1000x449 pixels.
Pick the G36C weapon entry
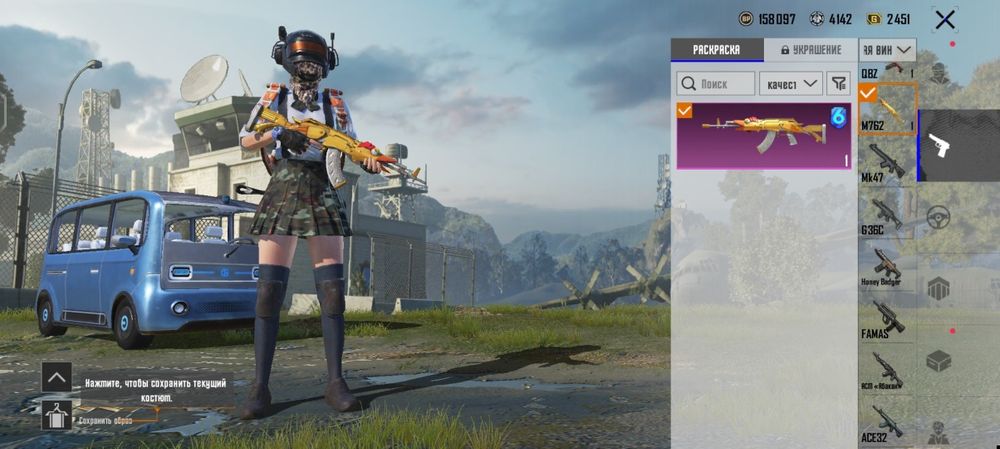(887, 215)
